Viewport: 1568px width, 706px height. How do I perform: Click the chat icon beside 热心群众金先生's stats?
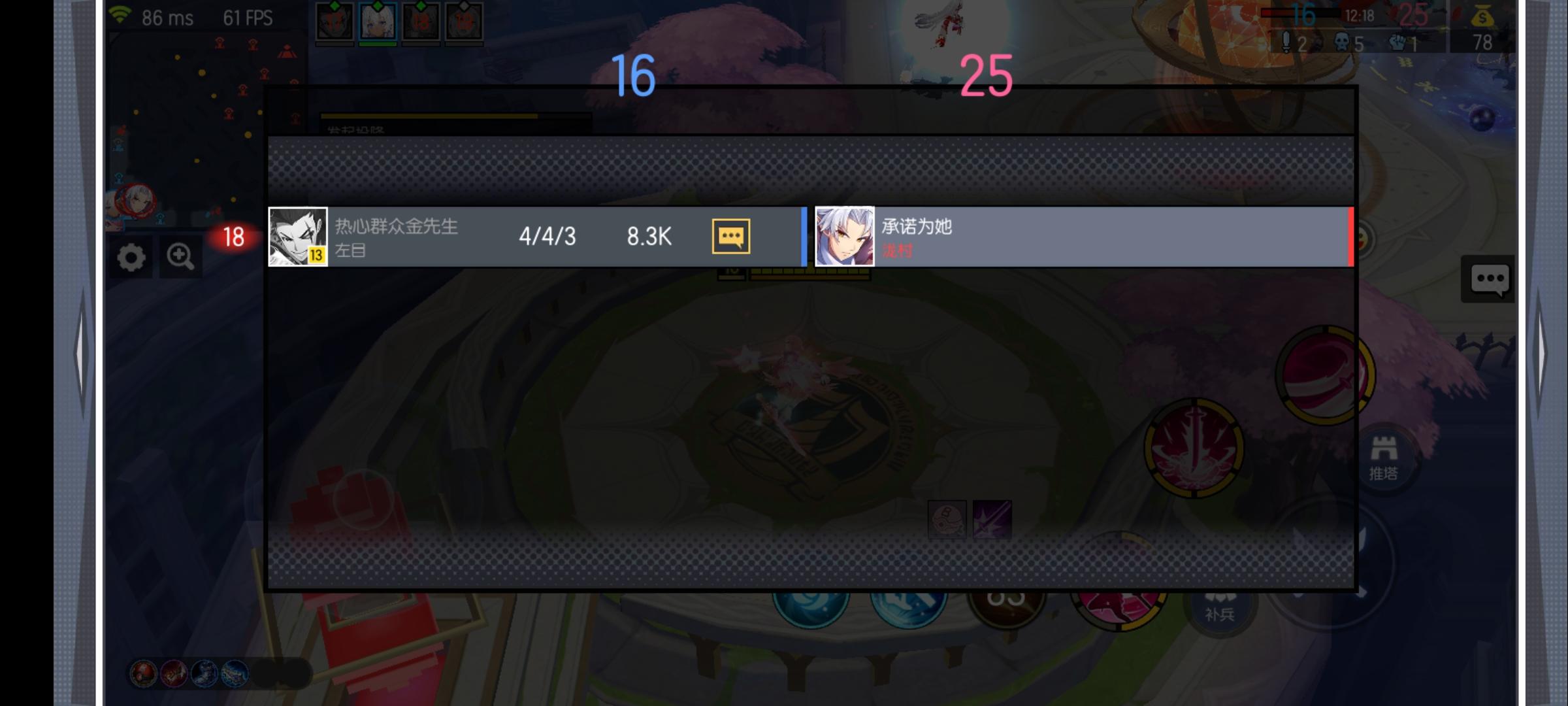pos(731,237)
